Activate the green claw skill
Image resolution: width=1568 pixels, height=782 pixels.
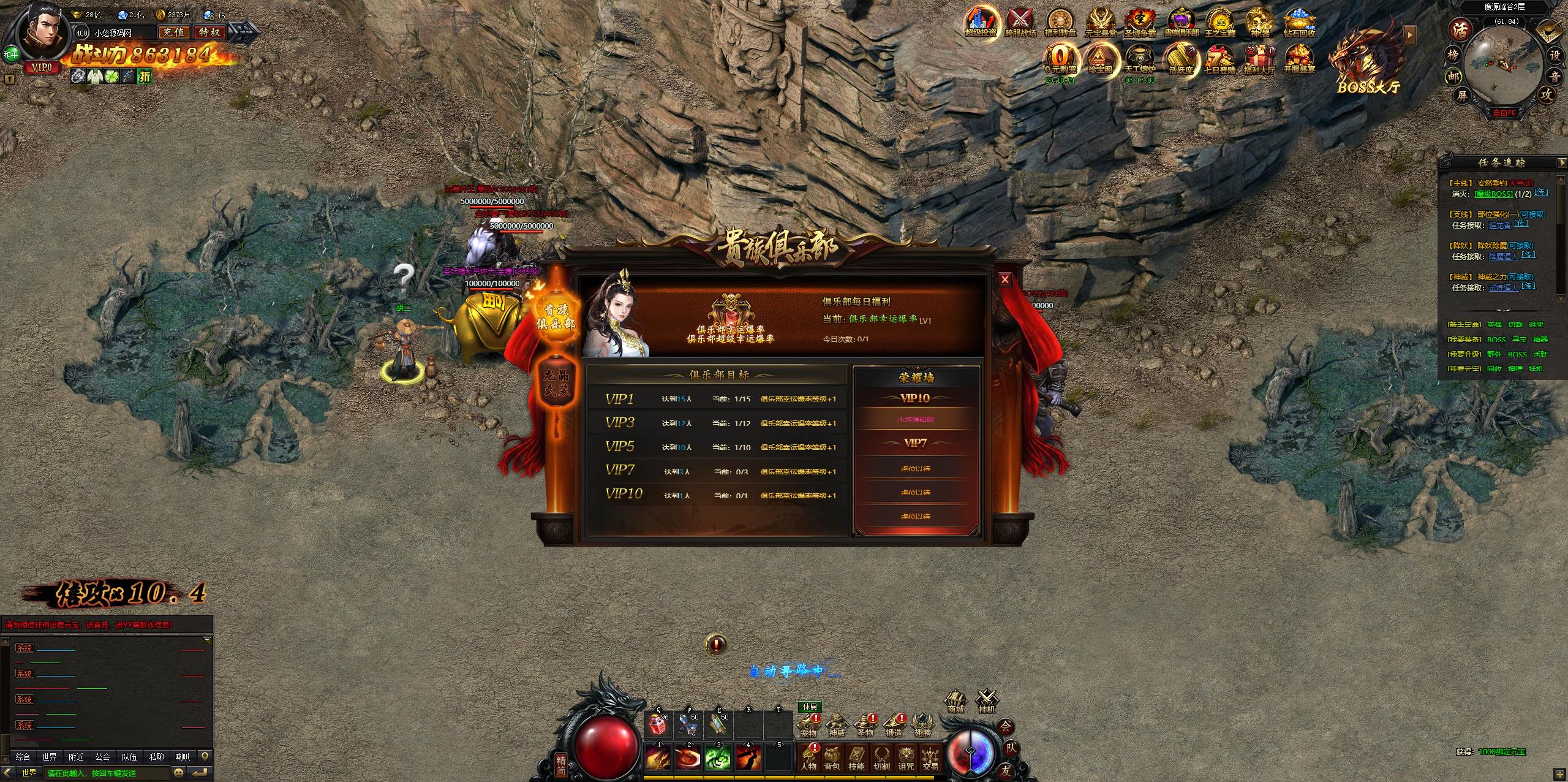tap(718, 758)
